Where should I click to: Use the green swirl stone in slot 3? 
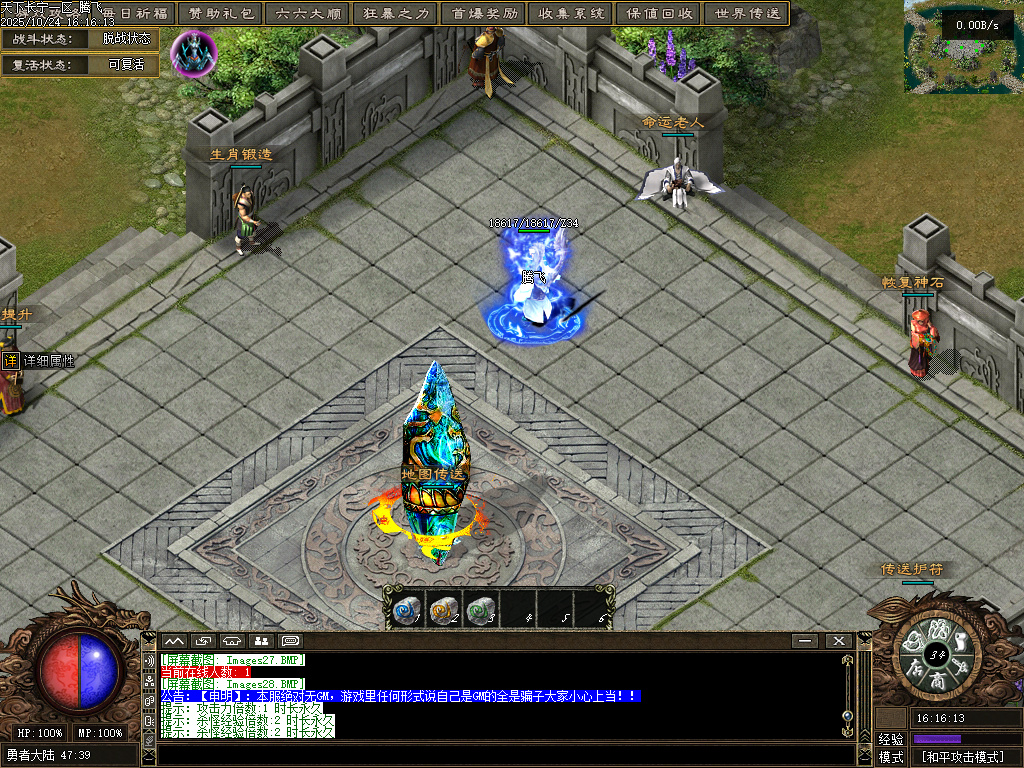(x=480, y=610)
